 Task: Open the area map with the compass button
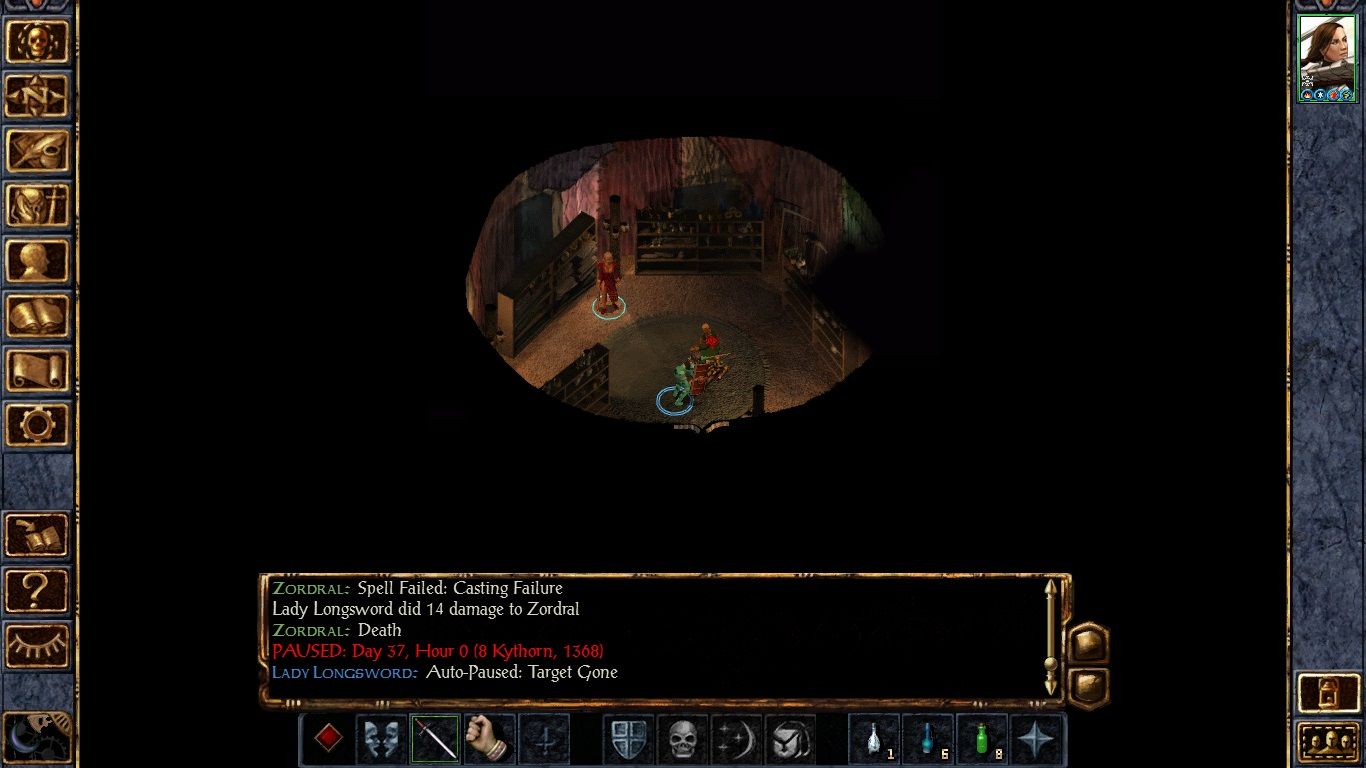click(x=38, y=96)
